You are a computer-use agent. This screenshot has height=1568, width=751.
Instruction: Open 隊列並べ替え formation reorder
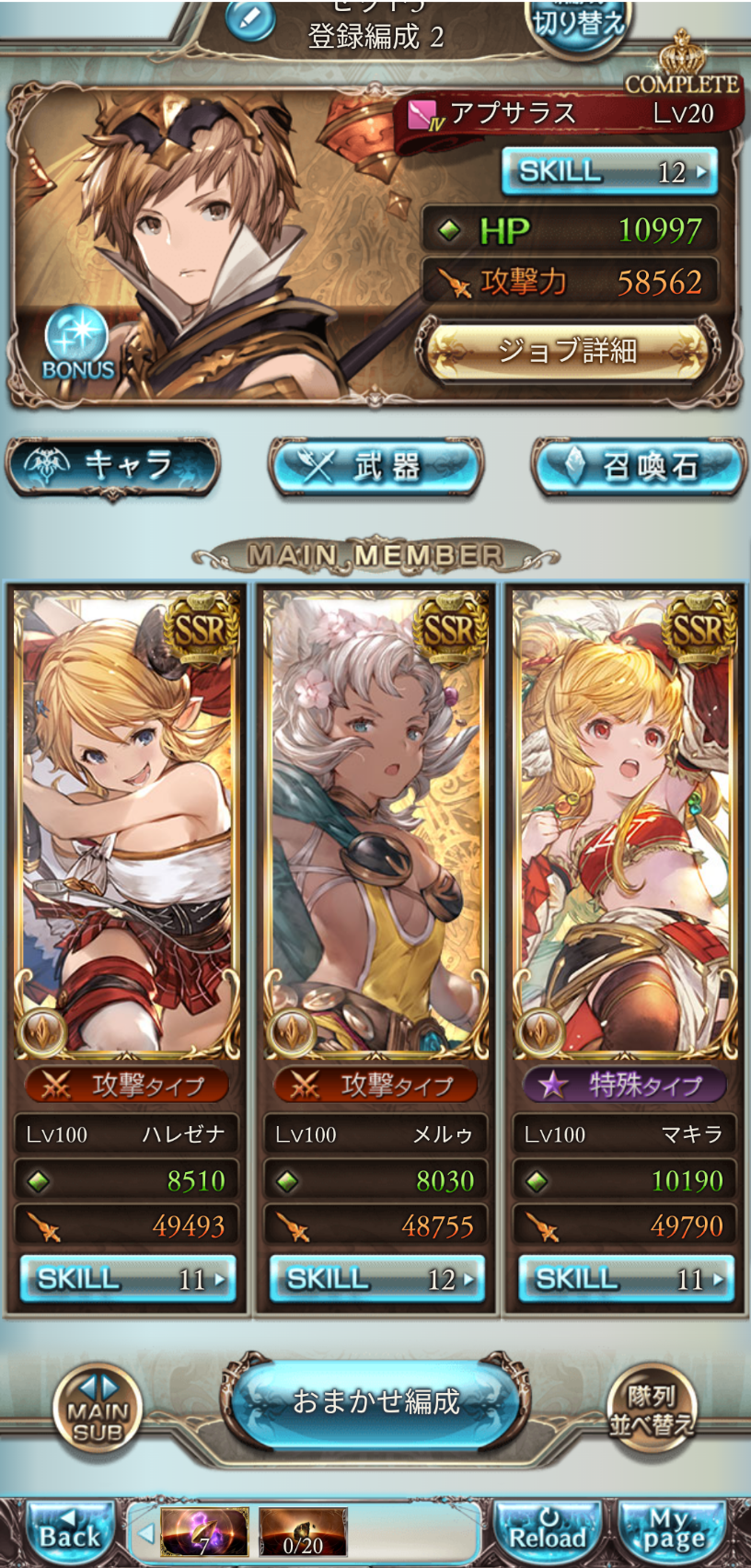(x=651, y=1410)
